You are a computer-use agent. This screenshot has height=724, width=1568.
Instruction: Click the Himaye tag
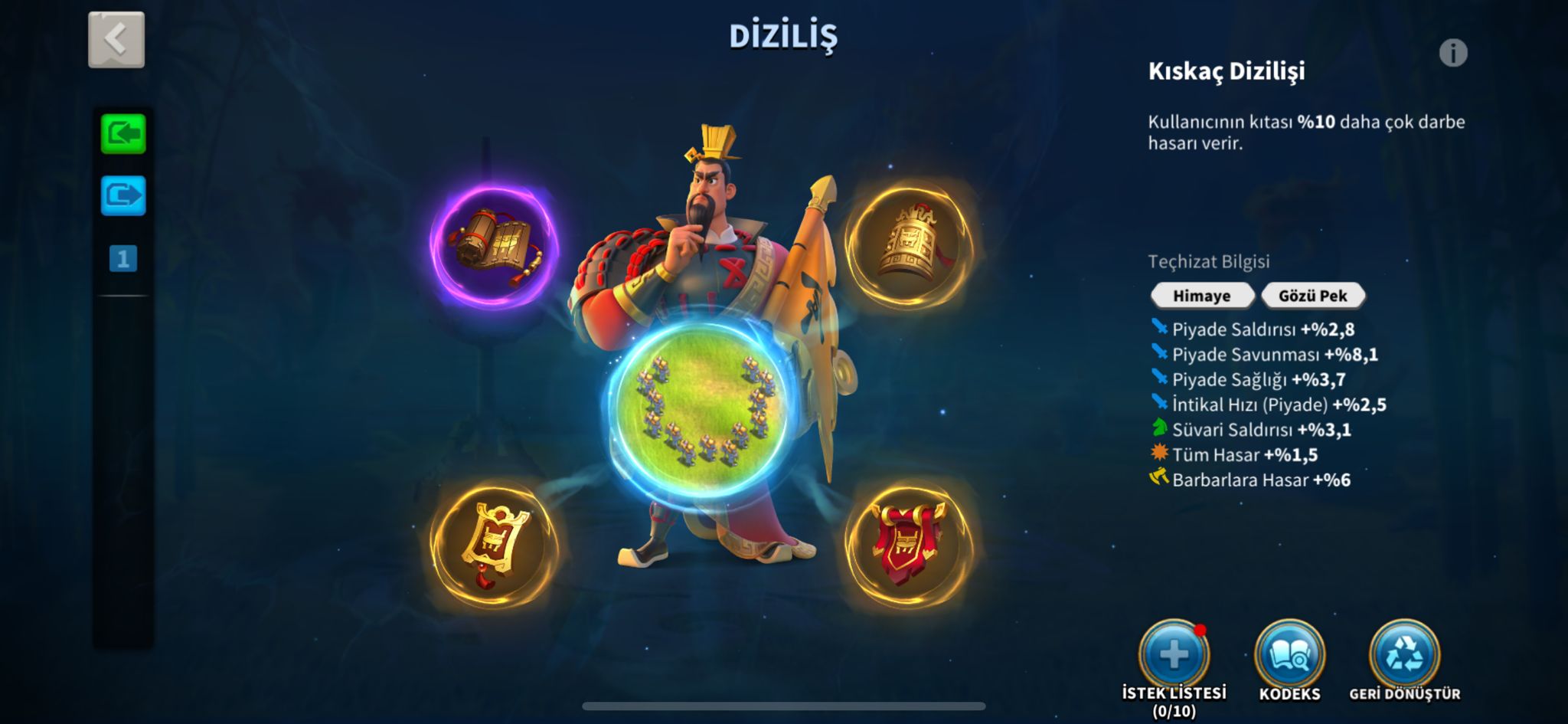pos(1201,296)
